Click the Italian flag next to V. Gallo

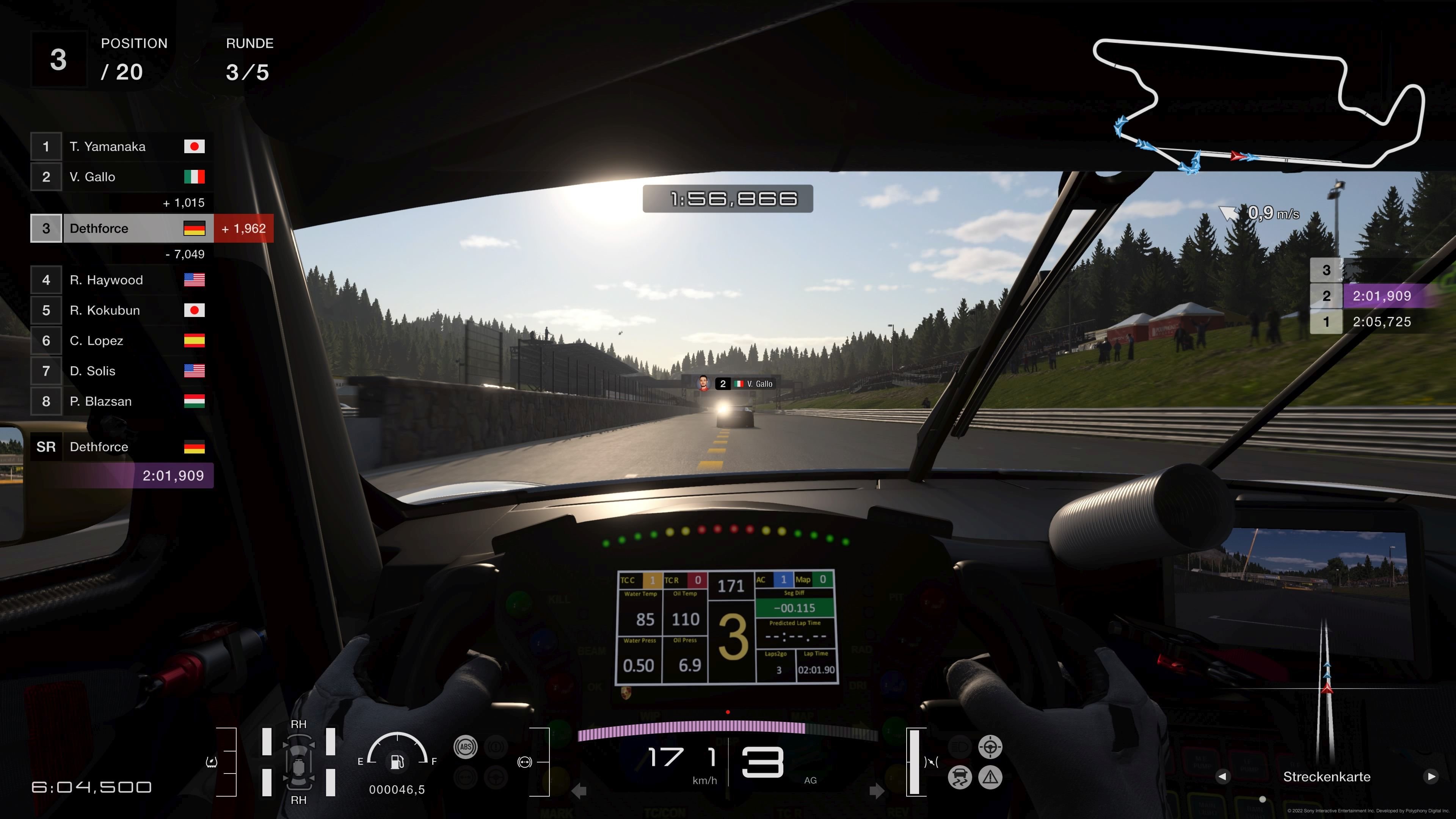[x=195, y=177]
